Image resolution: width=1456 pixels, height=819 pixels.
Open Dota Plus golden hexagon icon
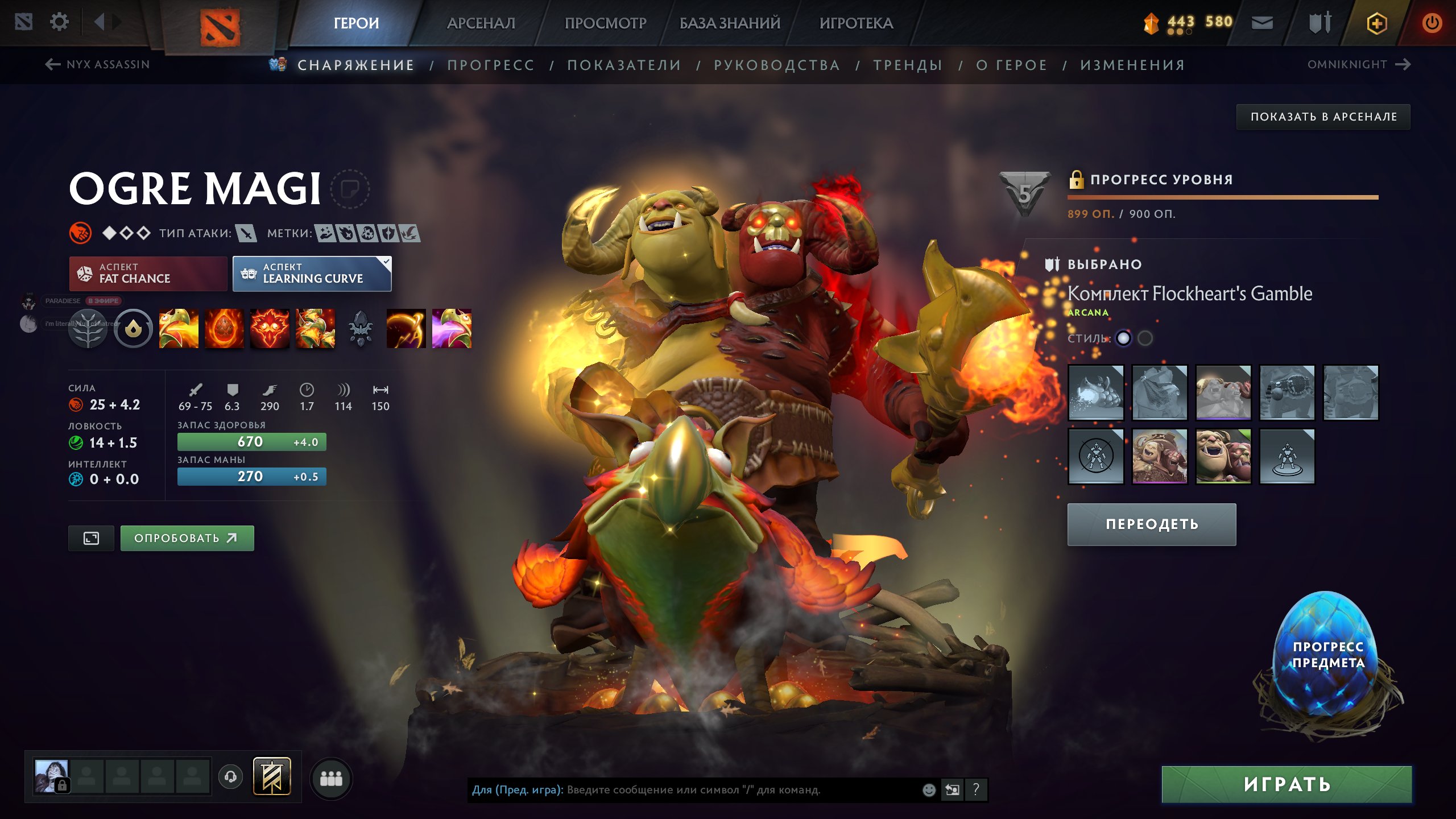[1377, 23]
